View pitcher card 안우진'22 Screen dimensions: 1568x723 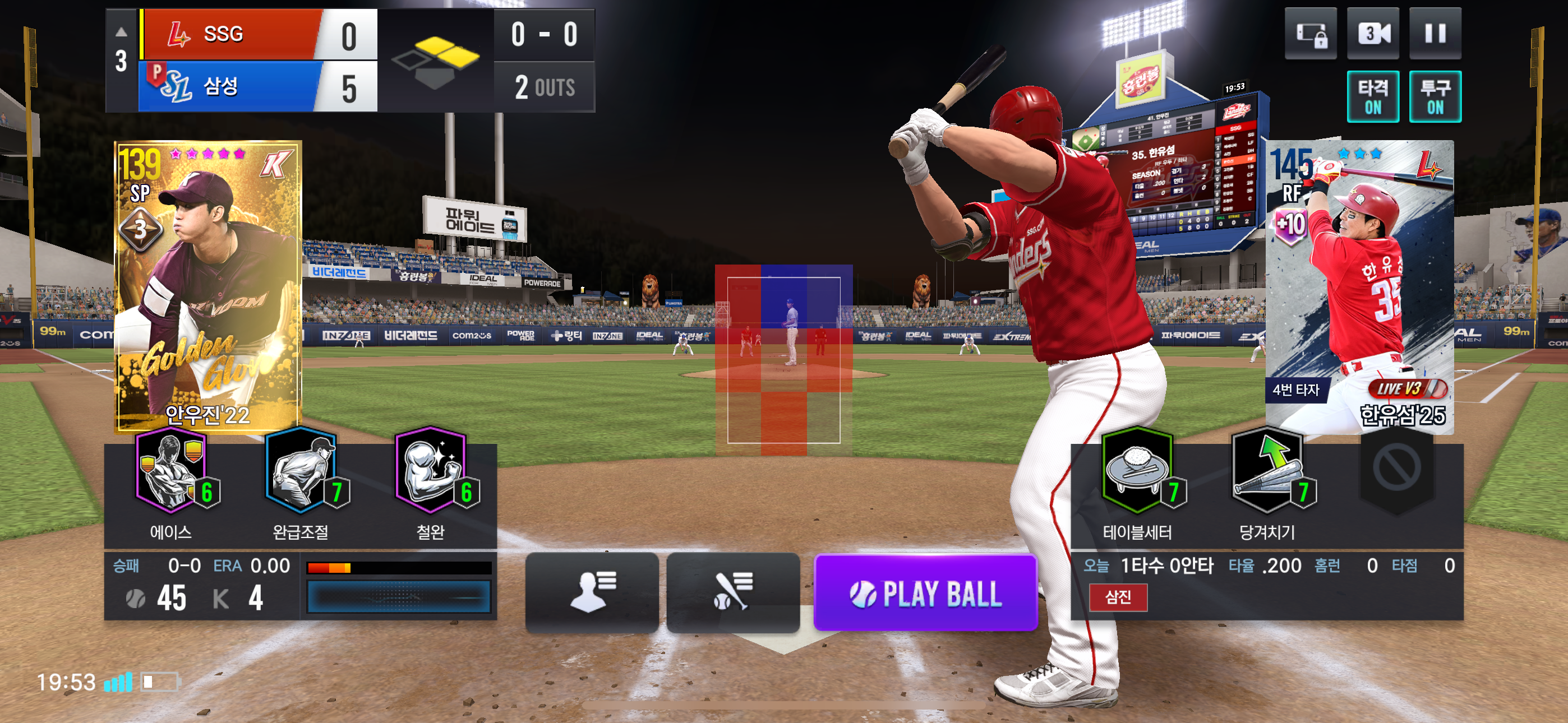coord(207,286)
